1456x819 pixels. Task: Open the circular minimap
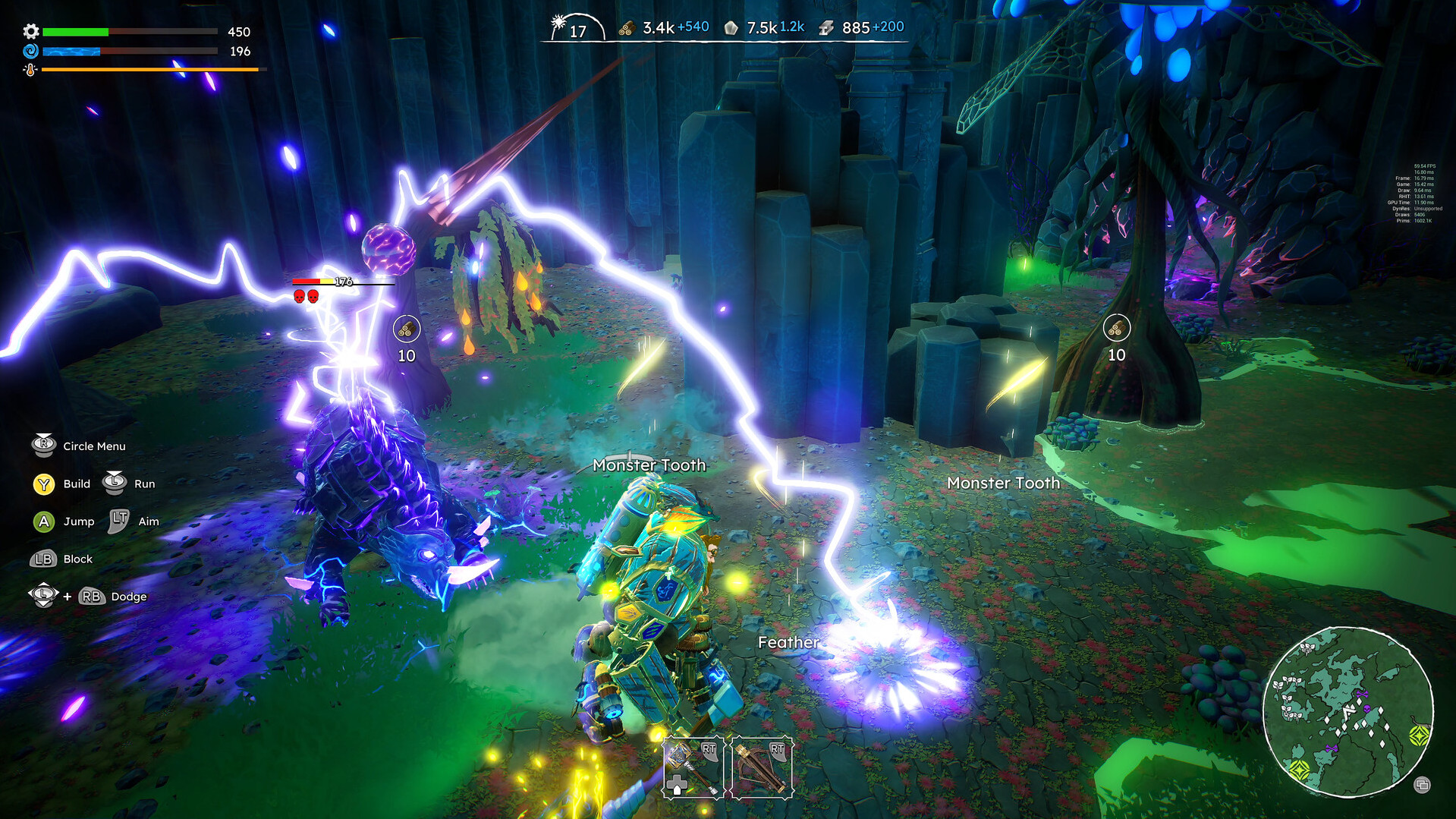(1348, 712)
